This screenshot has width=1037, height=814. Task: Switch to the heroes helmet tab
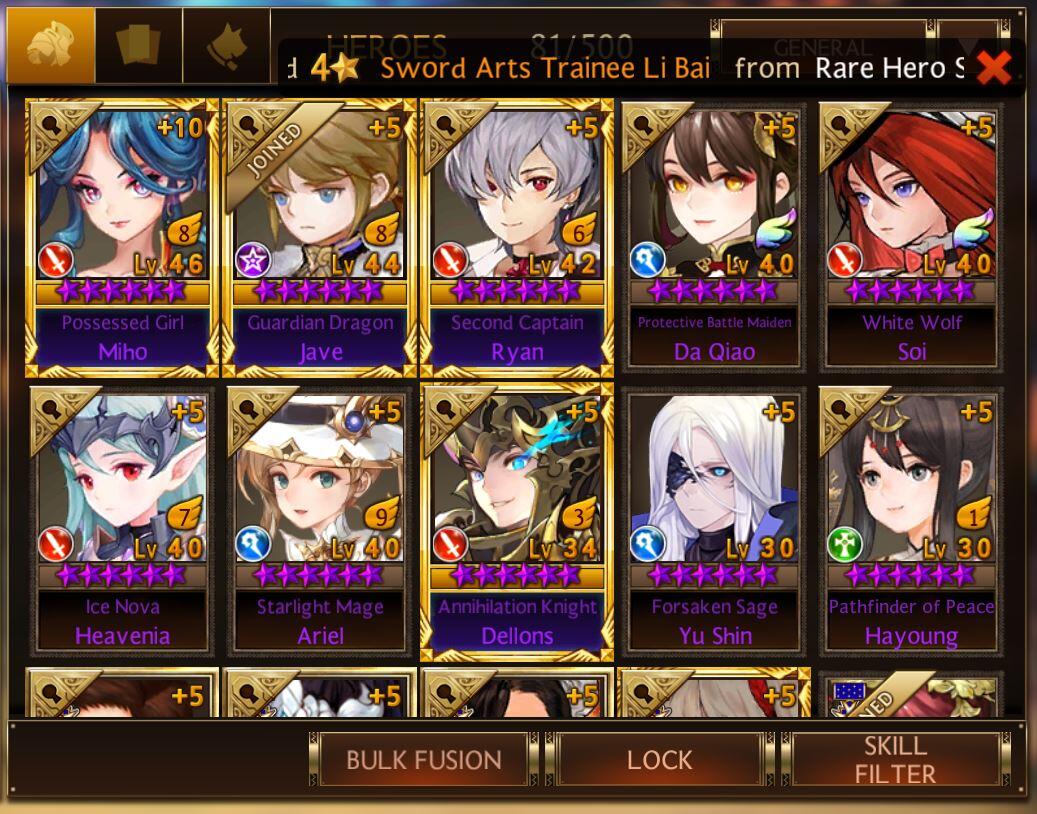[x=52, y=45]
